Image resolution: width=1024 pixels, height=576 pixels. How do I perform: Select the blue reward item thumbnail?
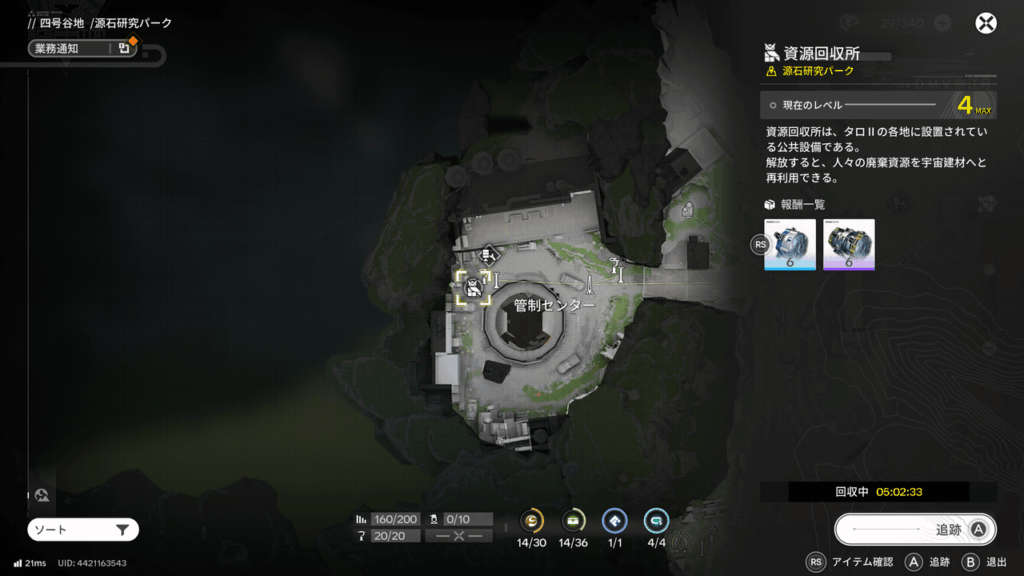pyautogui.click(x=790, y=244)
